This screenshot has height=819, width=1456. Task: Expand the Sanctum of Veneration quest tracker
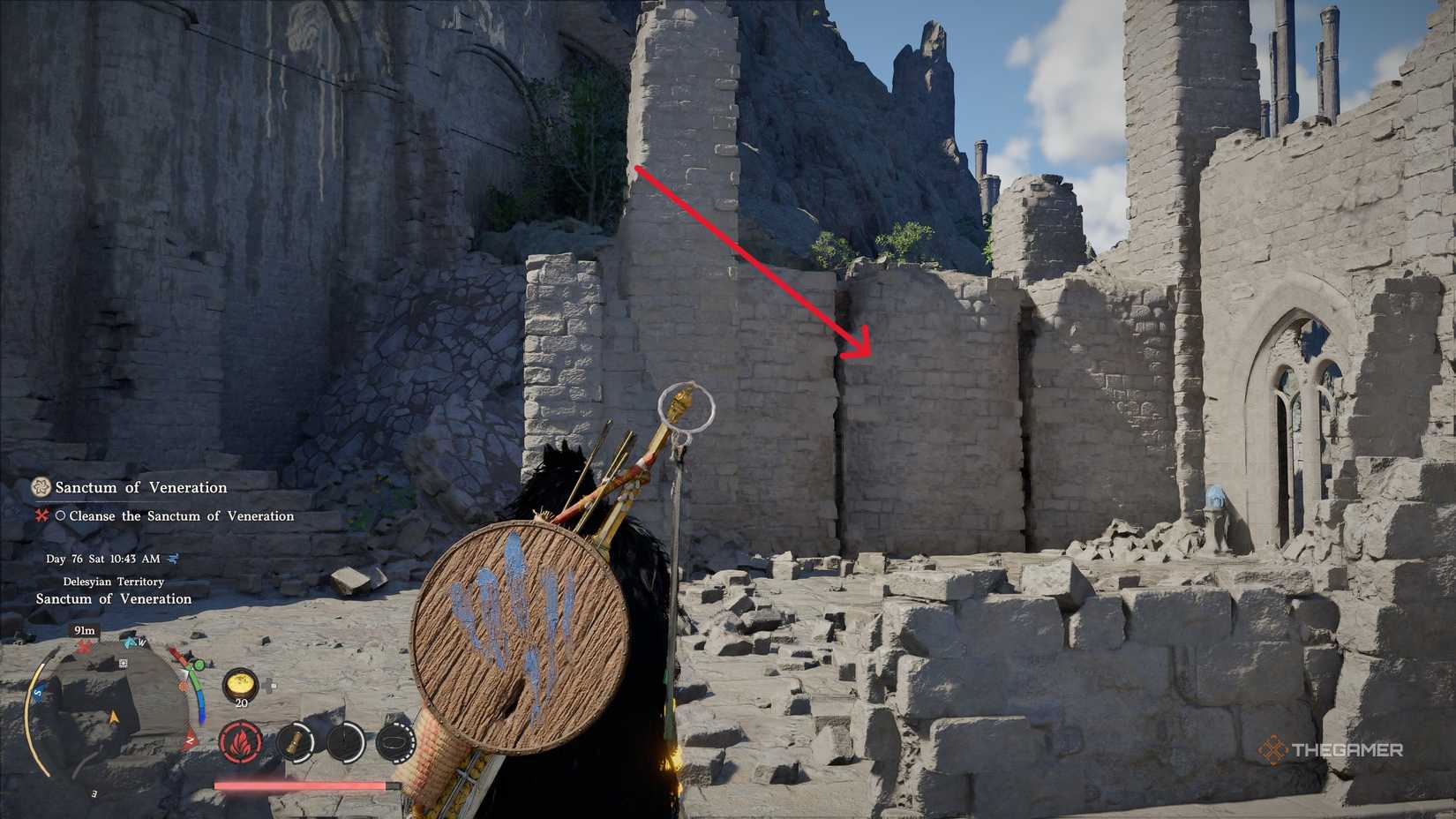coord(139,487)
